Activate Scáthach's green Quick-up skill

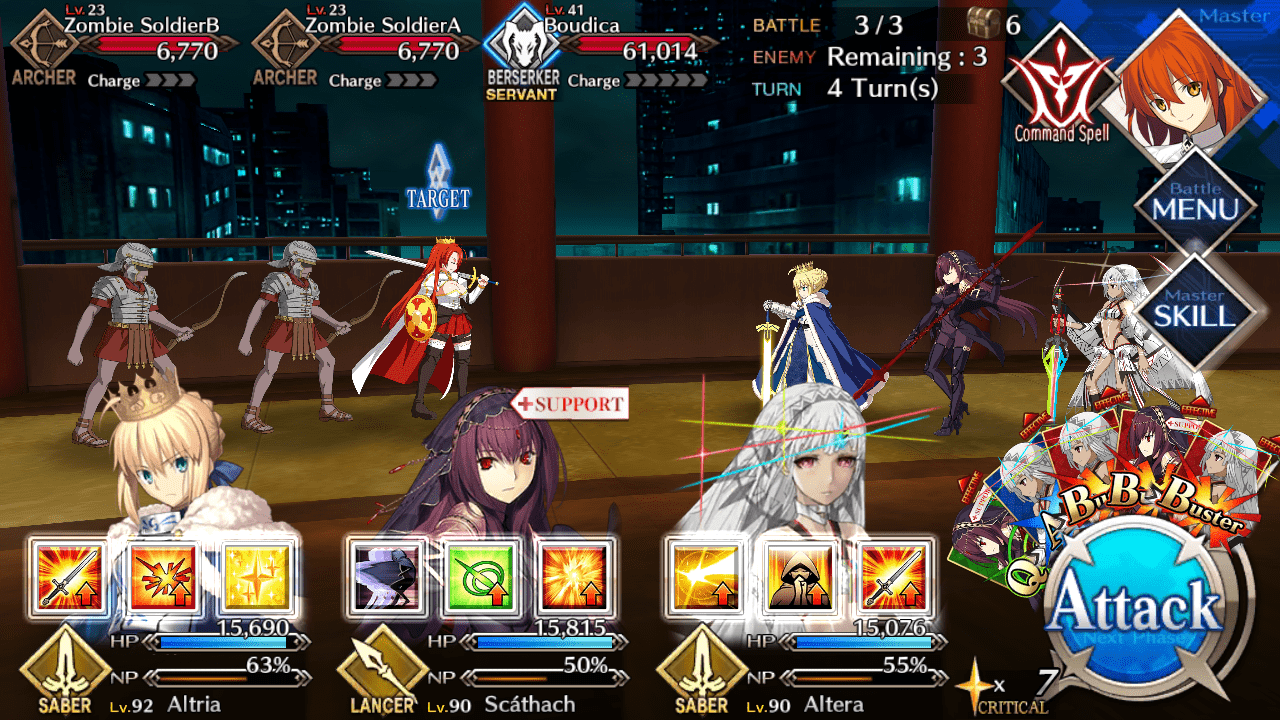(x=481, y=578)
